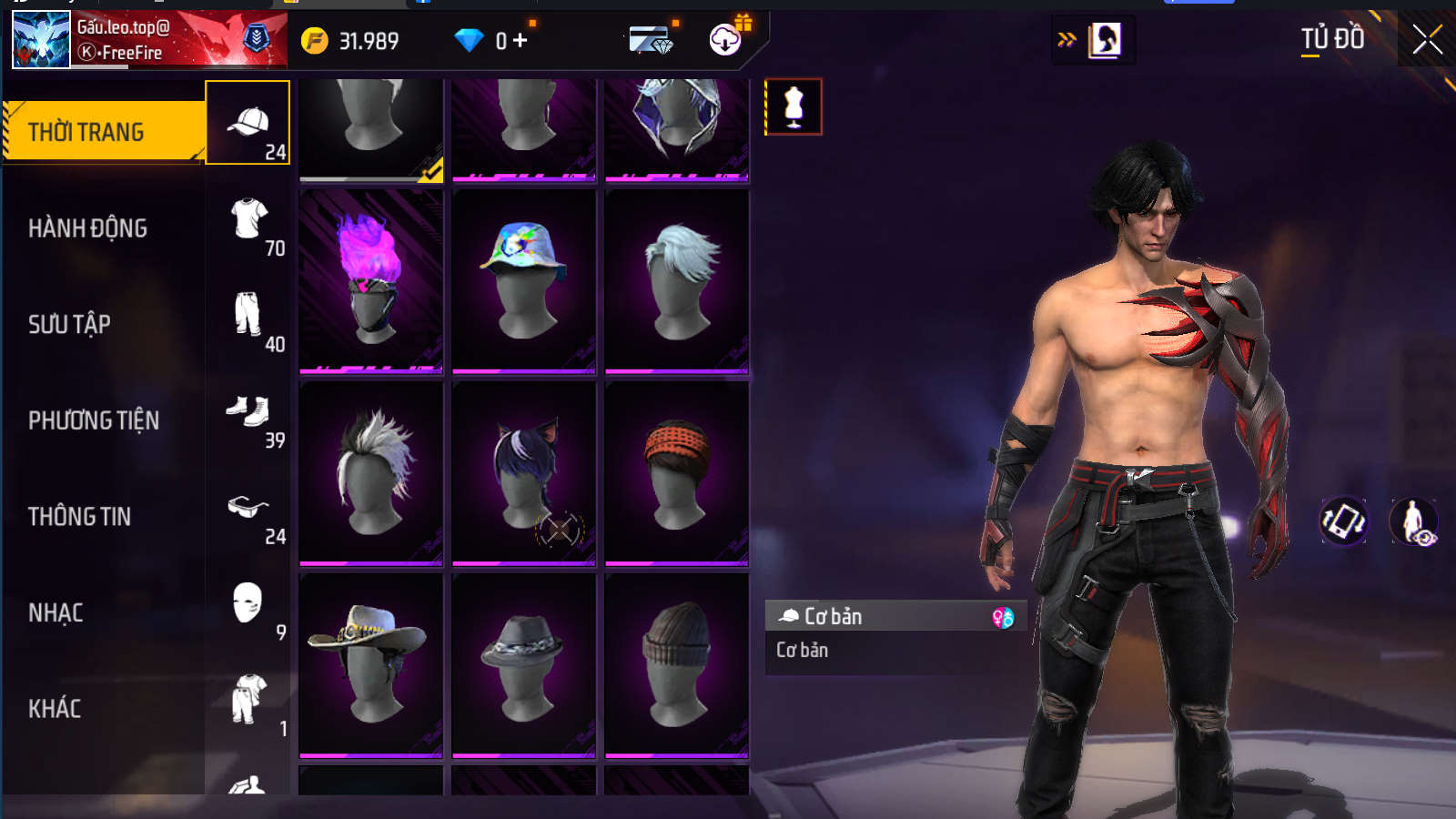
Task: Go to the THÔNG TIN tab
Action: 80,517
